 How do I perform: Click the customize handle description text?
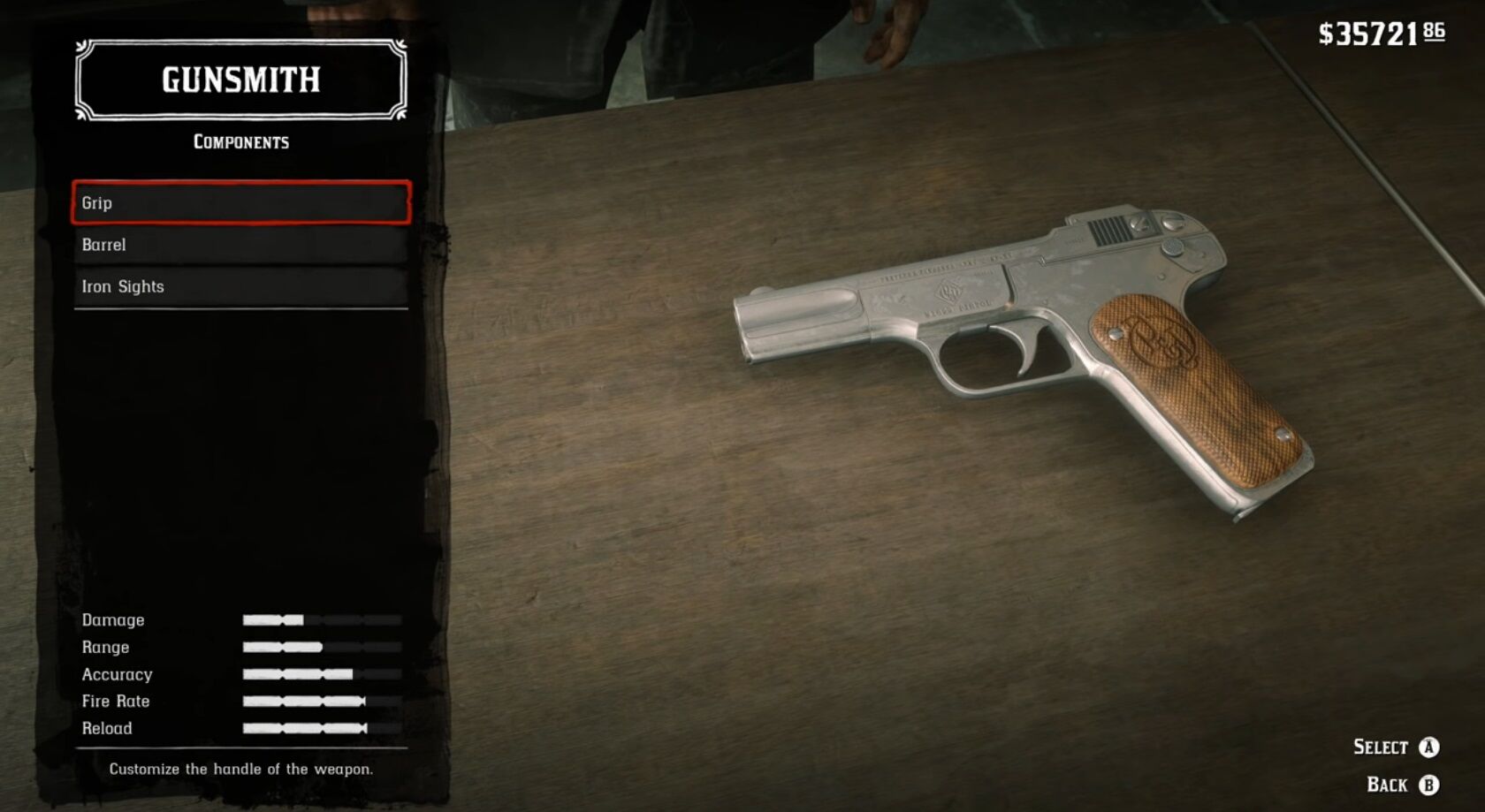click(x=240, y=770)
